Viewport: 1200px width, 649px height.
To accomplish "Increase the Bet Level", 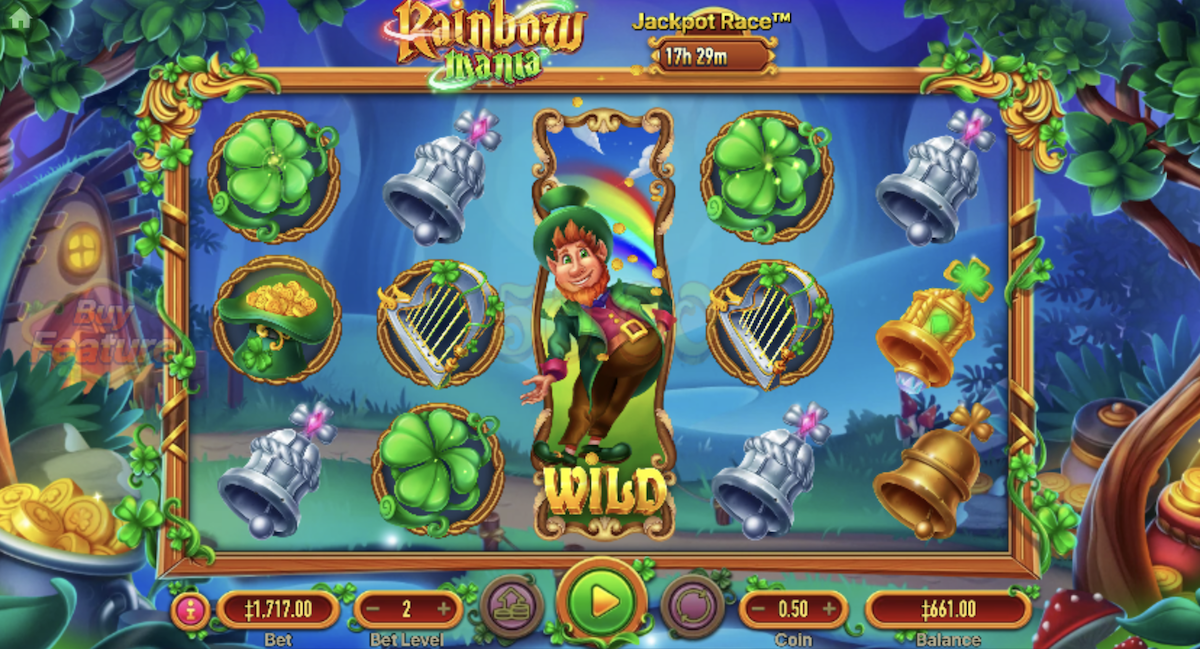I will click(443, 609).
